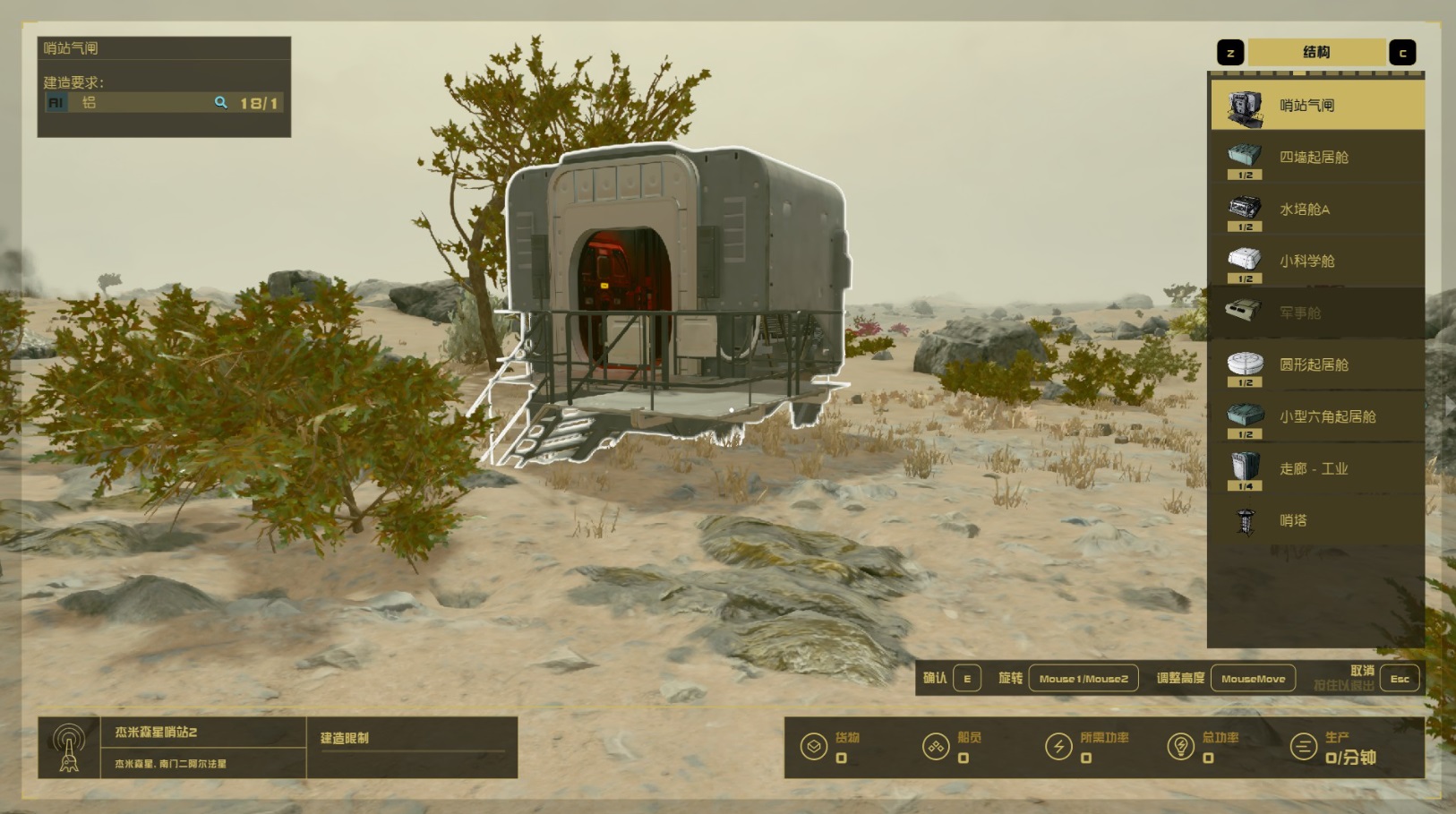The width and height of the screenshot is (1456, 814).
Task: Select the 小科学舱 module
Action: (x=1316, y=261)
